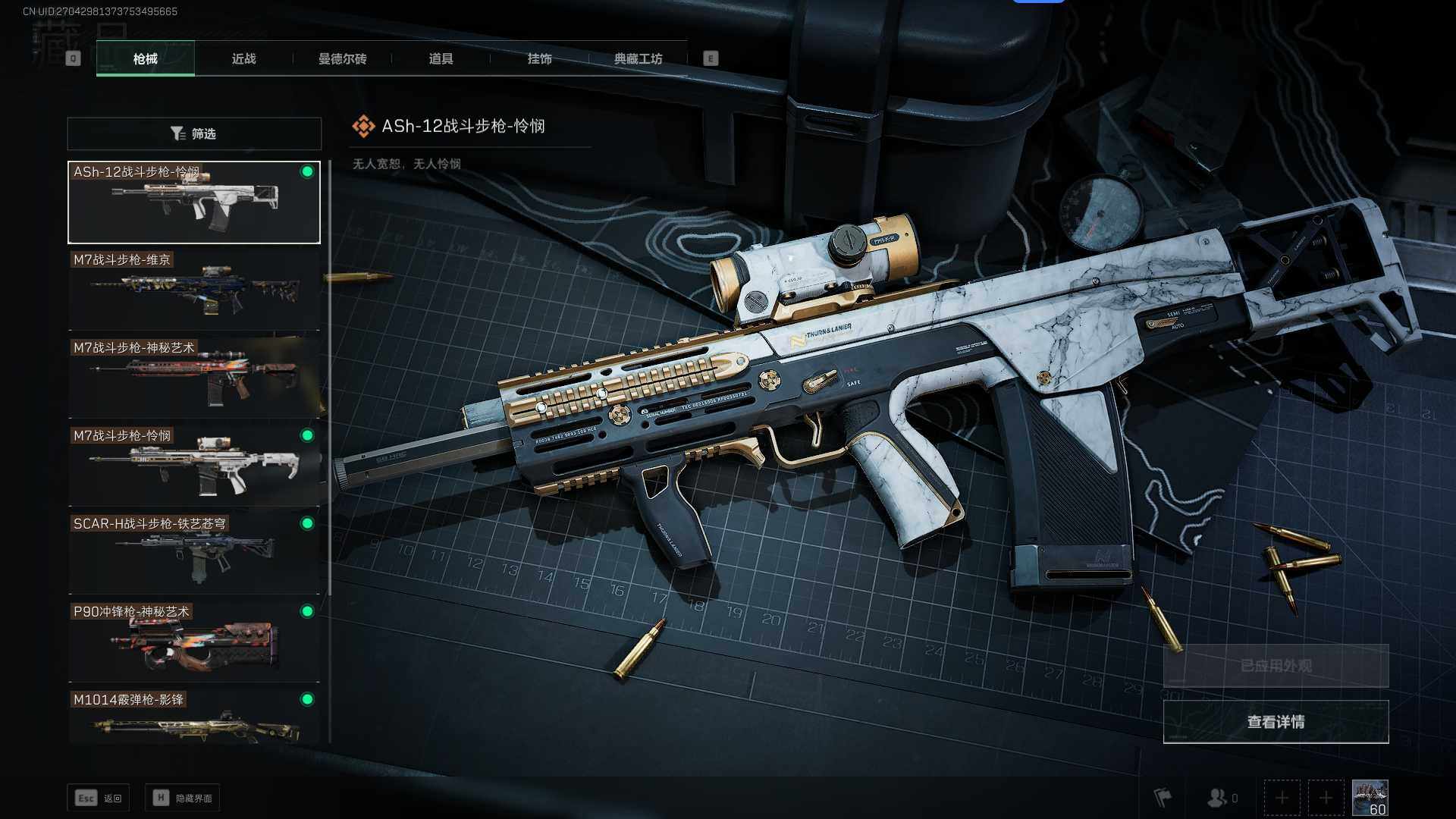Open the 挂饰 tab
The height and width of the screenshot is (819, 1456).
[x=539, y=58]
